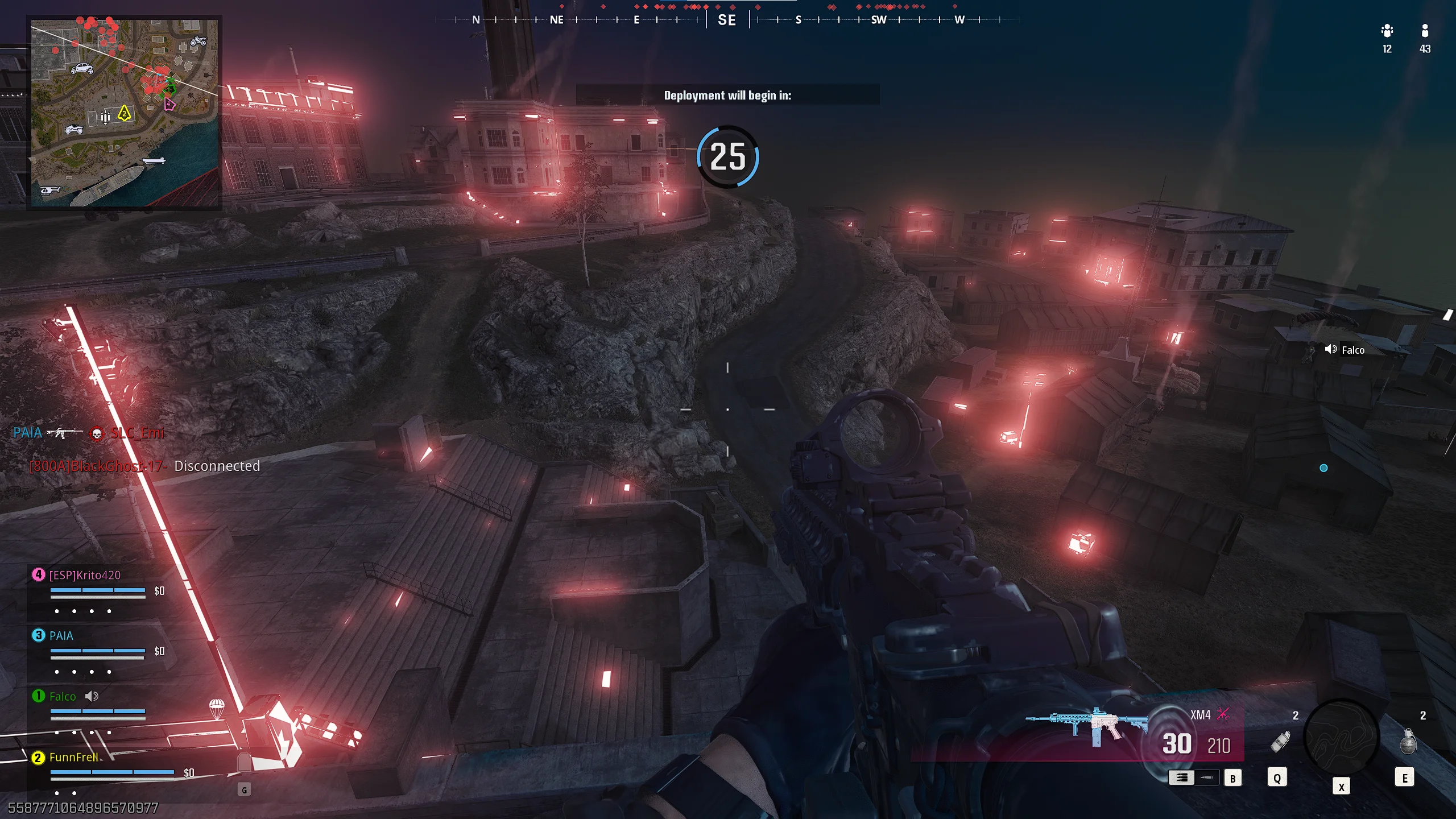Screen dimensions: 1456x819
Task: Open the tactical minimap
Action: click(124, 113)
